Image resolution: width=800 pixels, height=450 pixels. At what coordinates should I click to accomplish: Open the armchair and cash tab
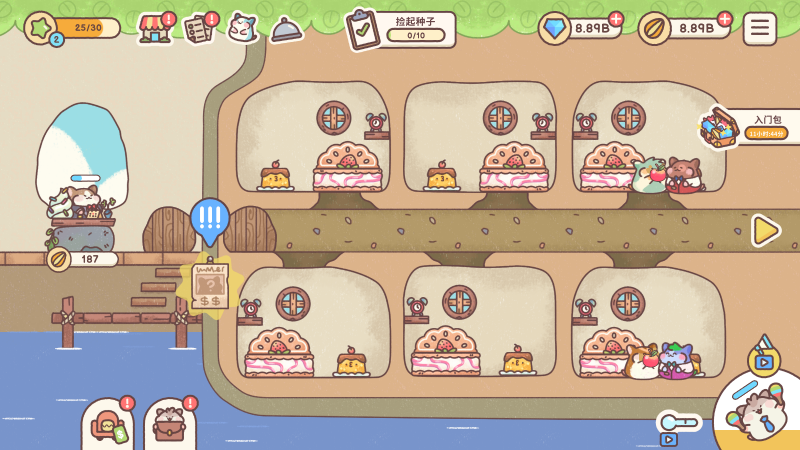[107, 427]
